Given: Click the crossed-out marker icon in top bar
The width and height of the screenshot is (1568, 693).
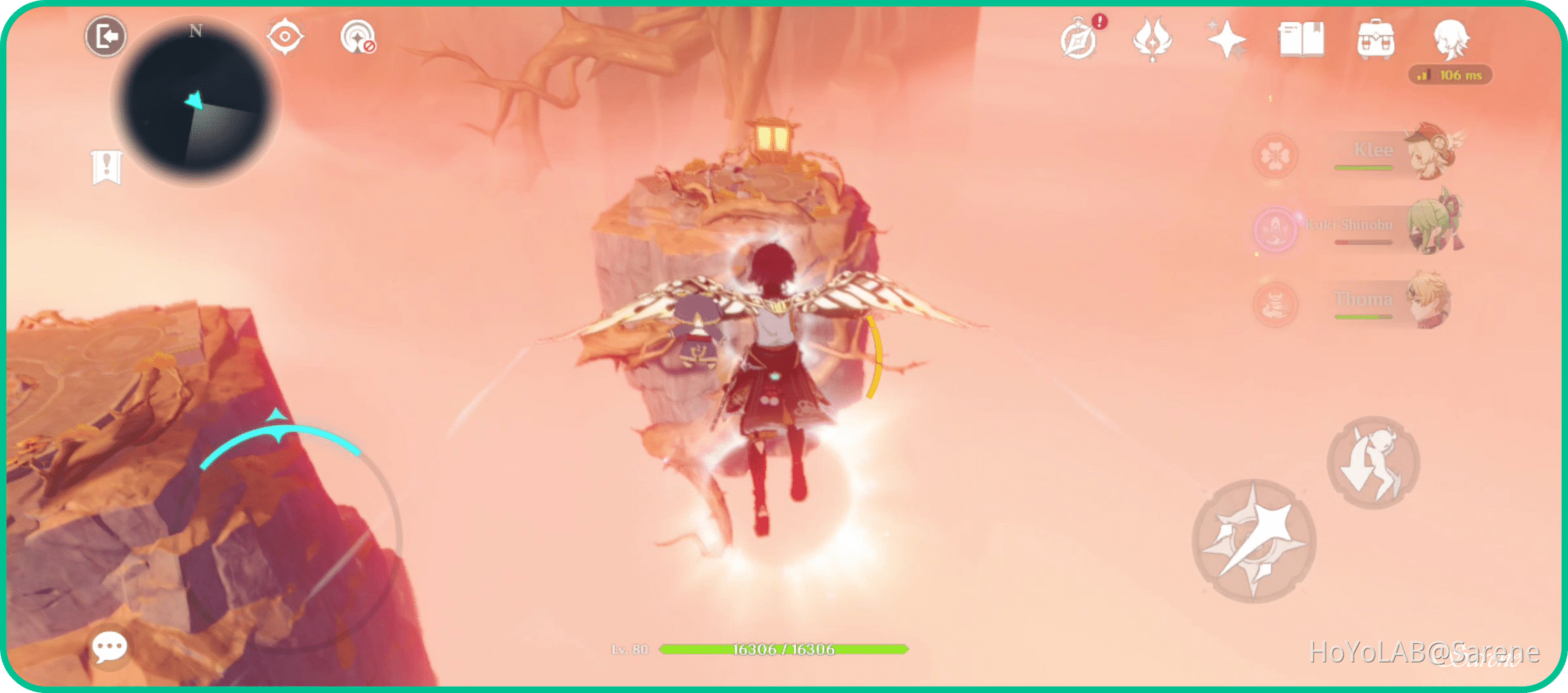Looking at the screenshot, I should coord(357,40).
